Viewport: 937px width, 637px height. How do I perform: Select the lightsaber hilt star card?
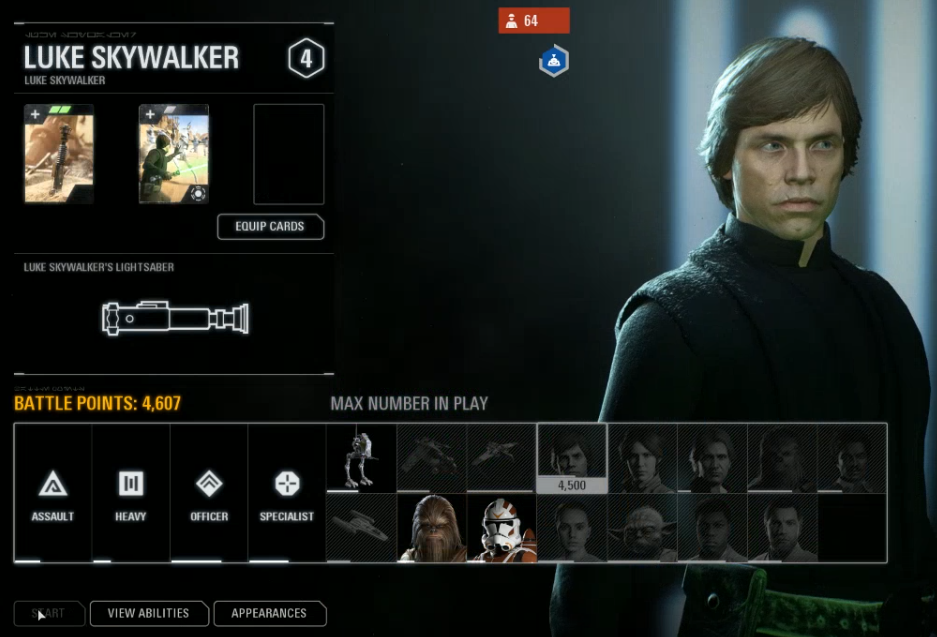(59, 154)
